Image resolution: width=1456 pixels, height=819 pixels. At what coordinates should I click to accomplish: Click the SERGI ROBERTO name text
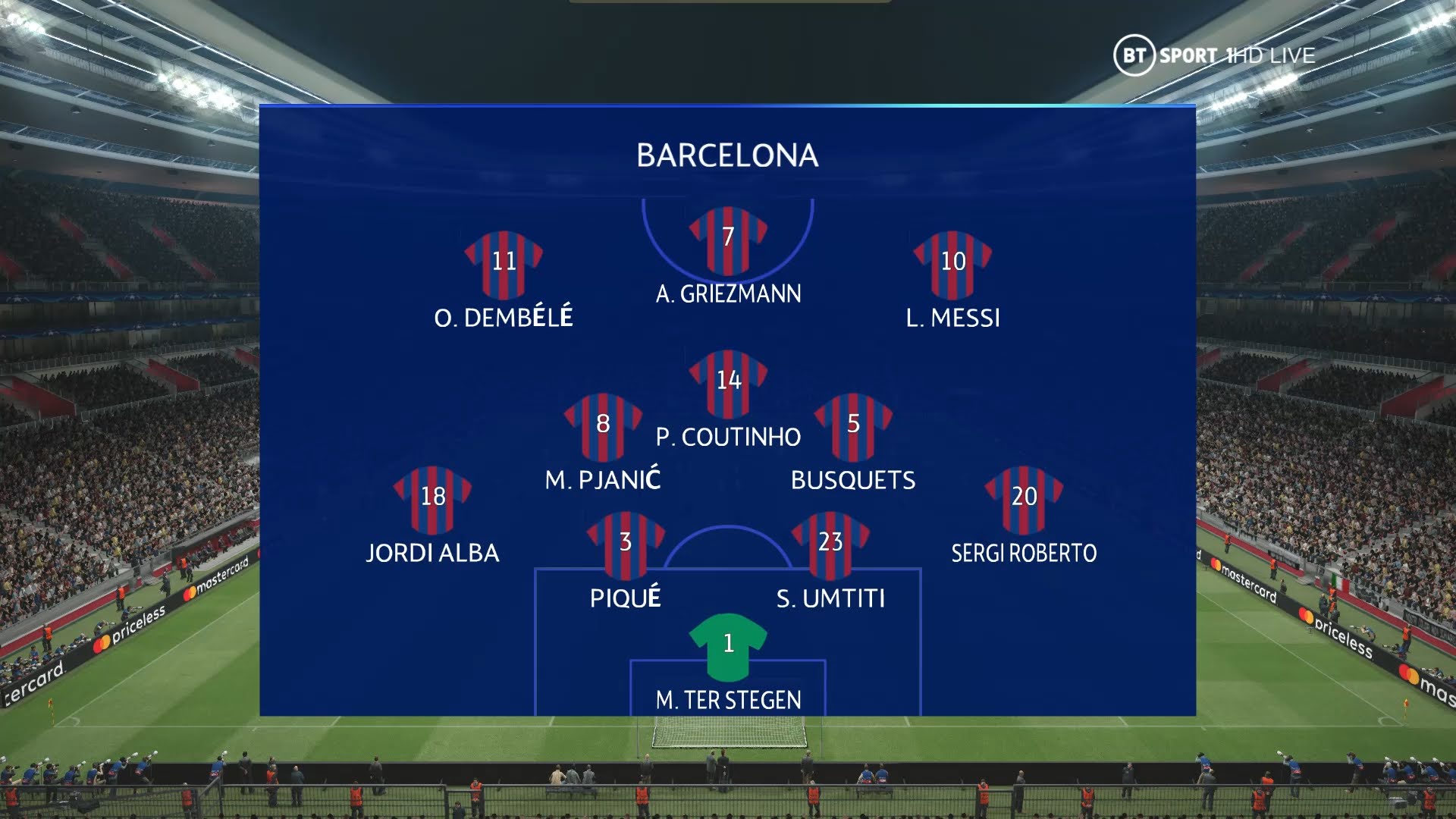[1022, 553]
